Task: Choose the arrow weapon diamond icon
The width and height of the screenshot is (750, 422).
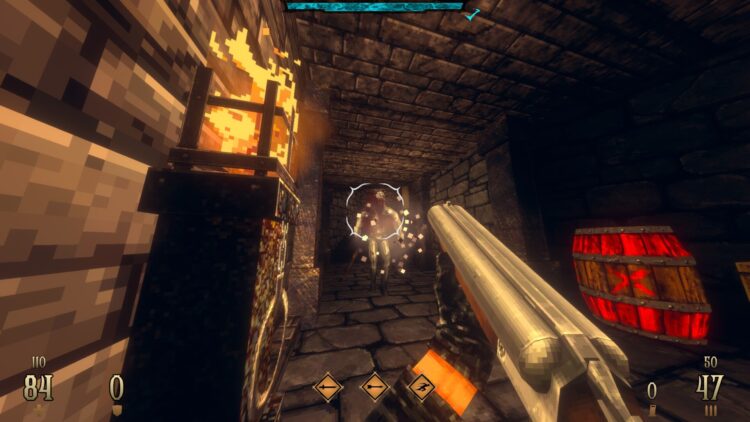Action: [x=375, y=386]
